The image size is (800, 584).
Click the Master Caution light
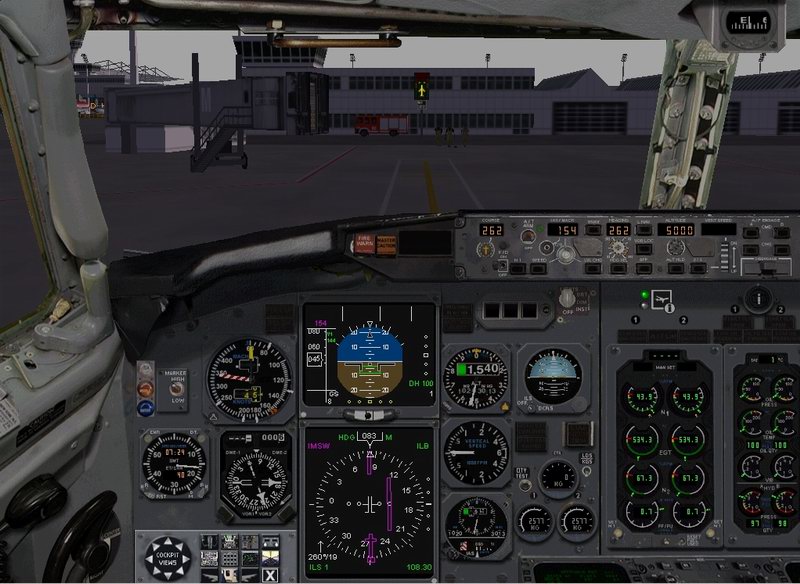coord(384,241)
